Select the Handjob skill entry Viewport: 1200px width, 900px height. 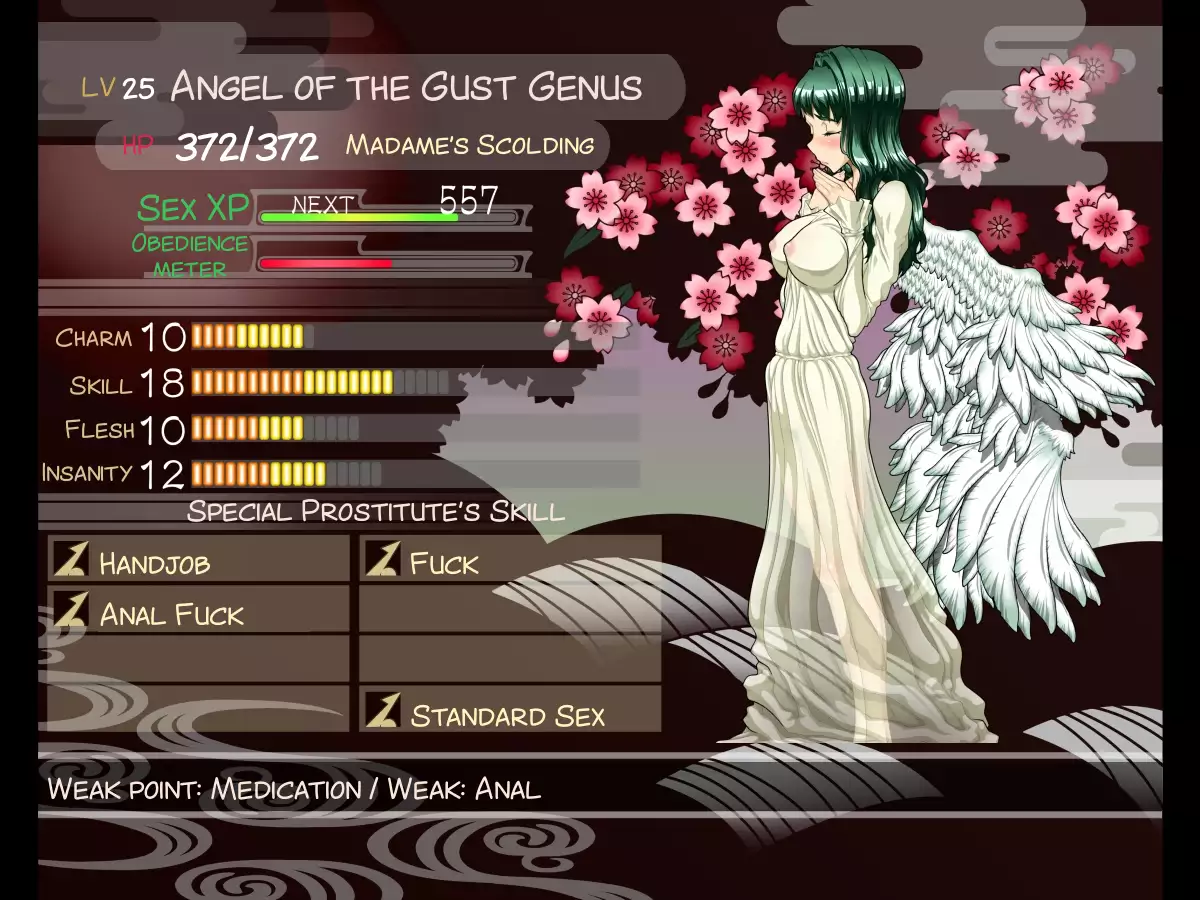click(198, 561)
